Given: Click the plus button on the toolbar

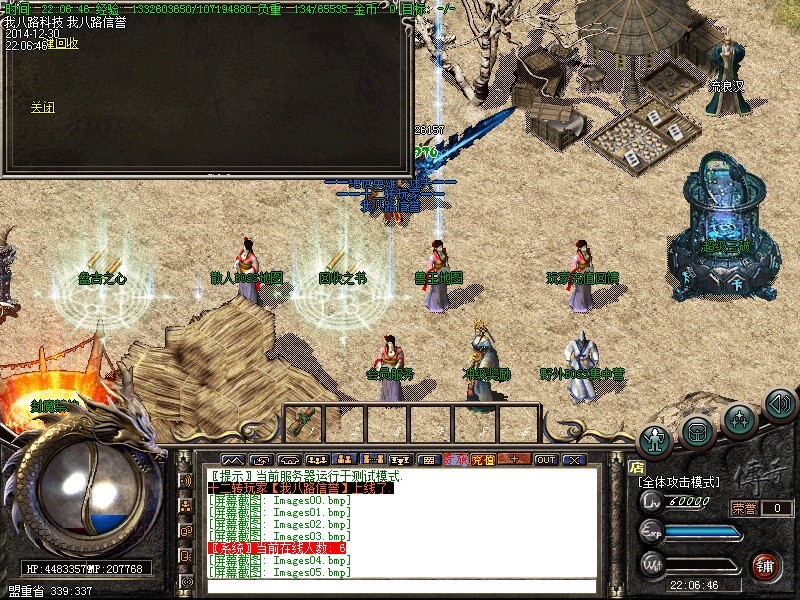Looking at the screenshot, I should pyautogui.click(x=514, y=459).
